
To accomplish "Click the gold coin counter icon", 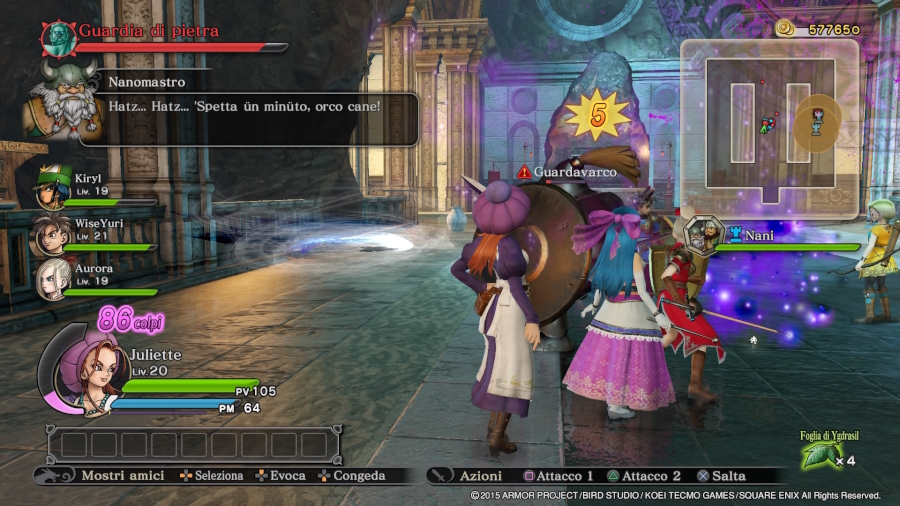I will point(786,29).
